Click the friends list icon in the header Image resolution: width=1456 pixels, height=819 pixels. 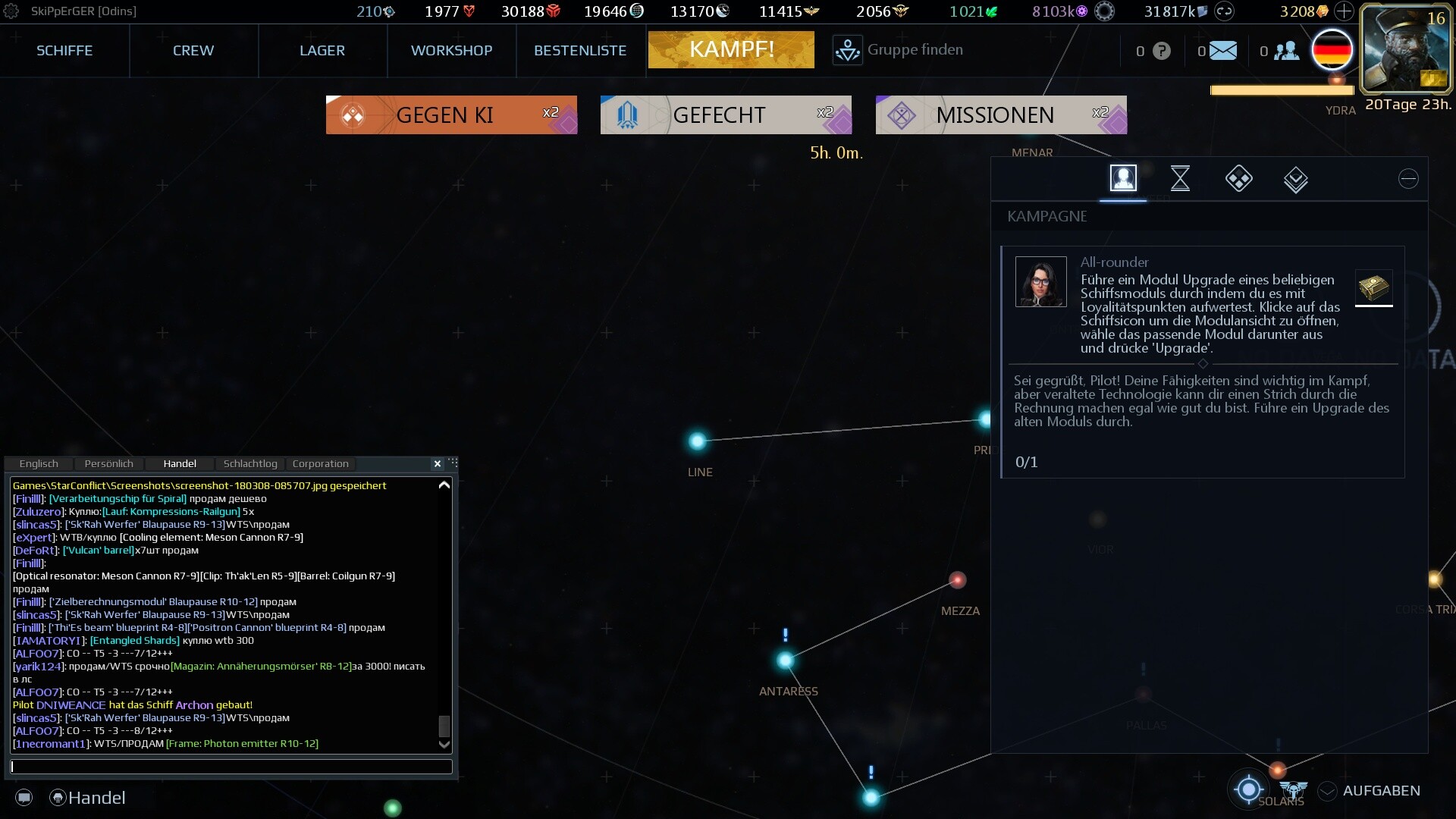(x=1285, y=50)
